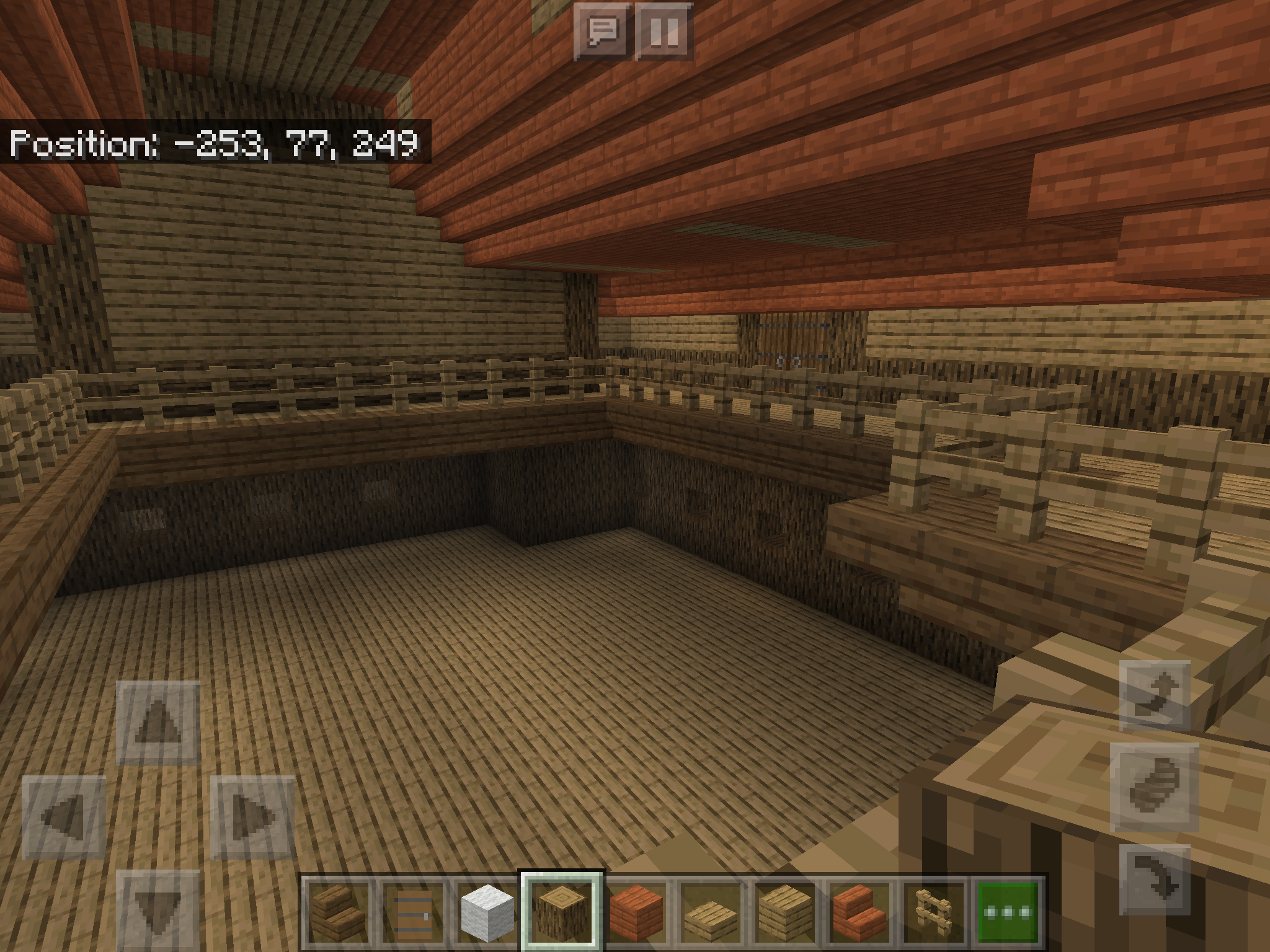
Task: Select the light wooden slab slot
Action: (x=711, y=911)
